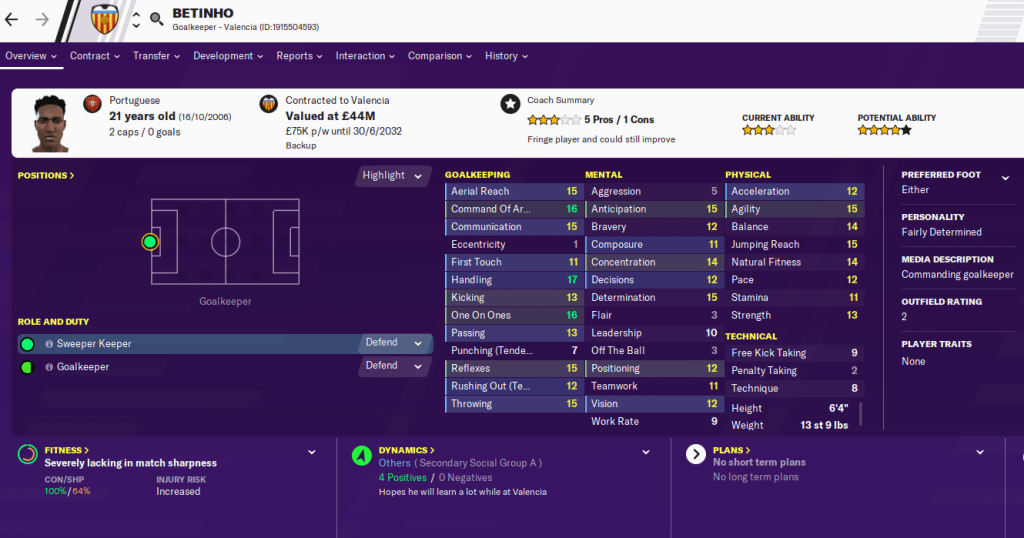Open the Contract dropdown menu
This screenshot has height=538, width=1024.
[x=95, y=56]
